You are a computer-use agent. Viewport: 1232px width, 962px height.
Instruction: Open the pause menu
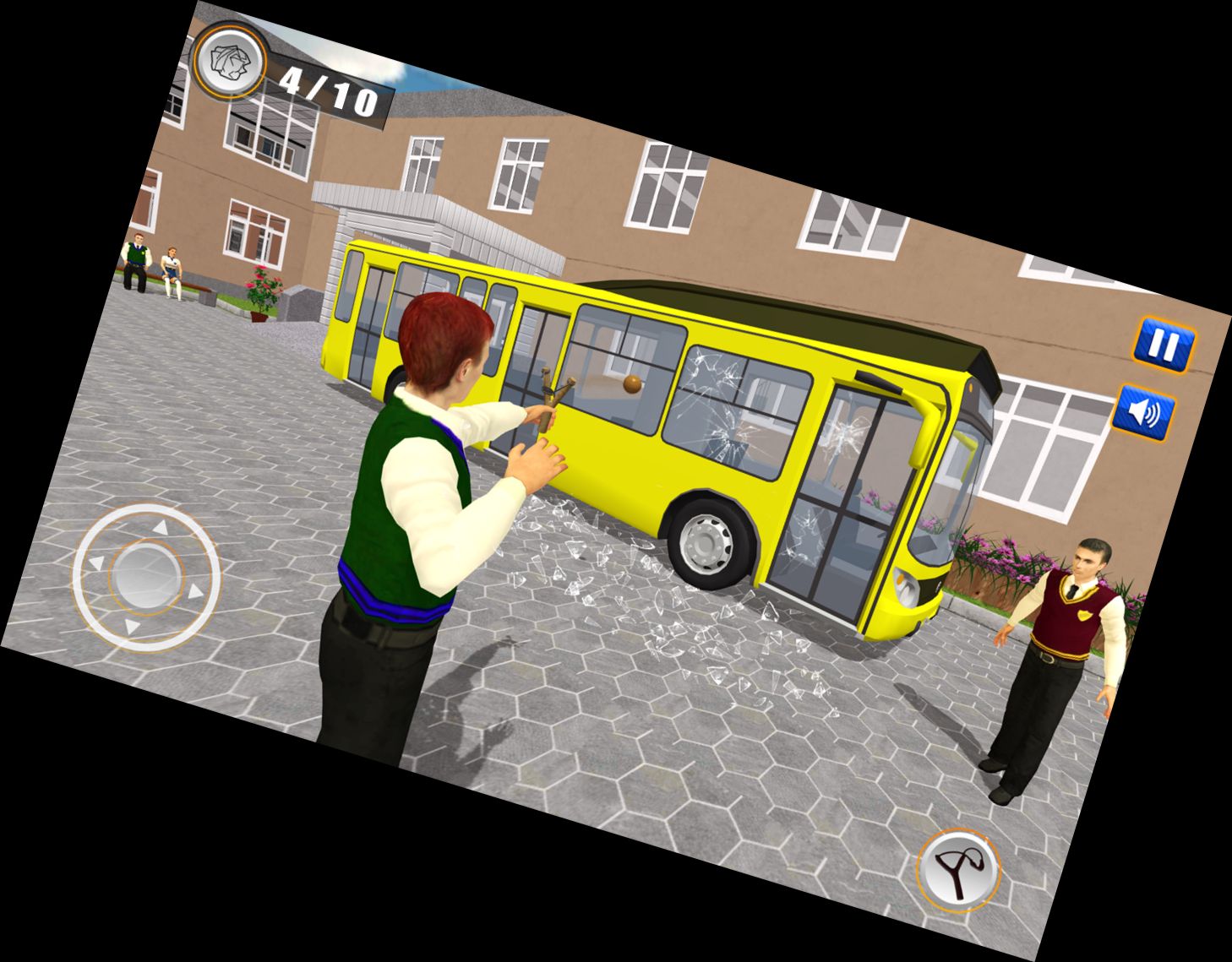(1164, 345)
